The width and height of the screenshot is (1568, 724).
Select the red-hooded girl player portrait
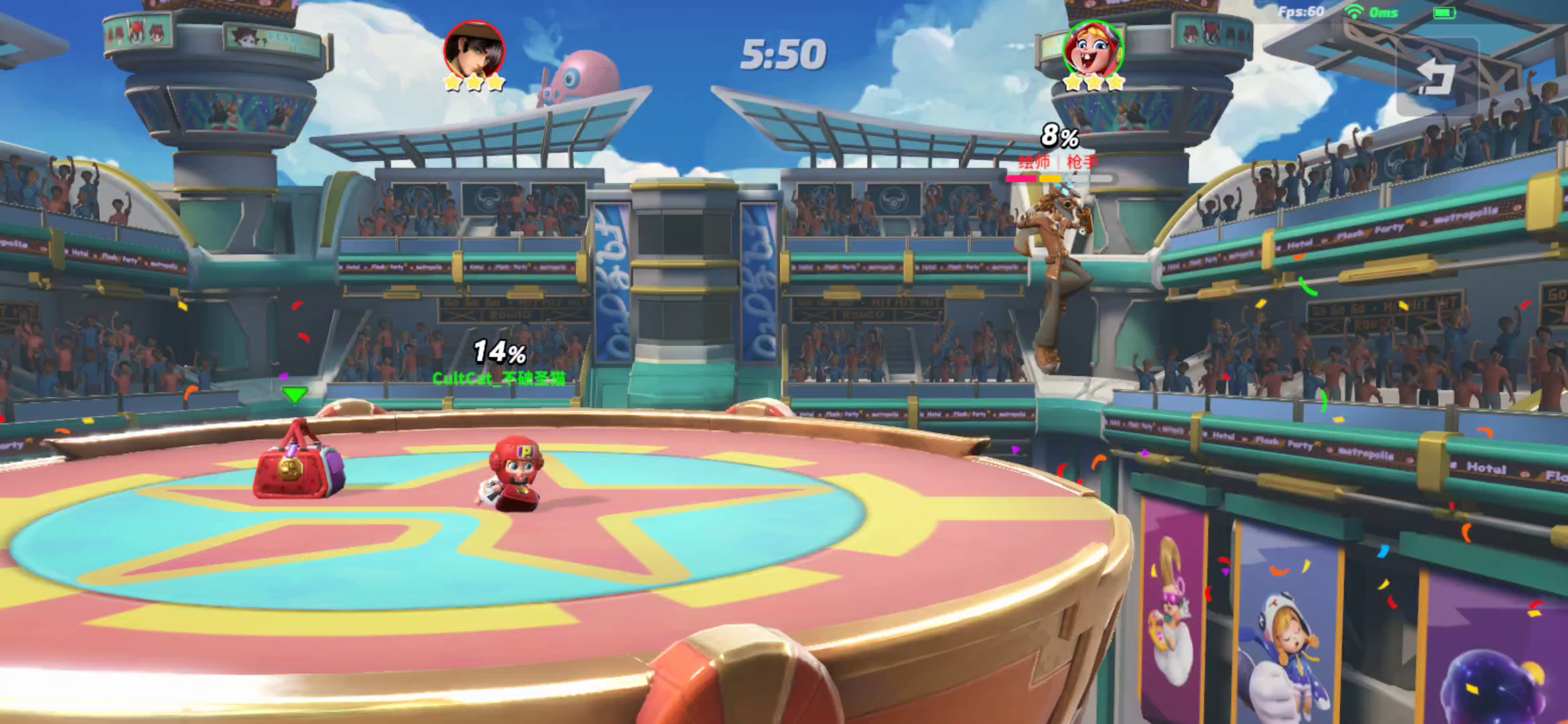(x=1093, y=50)
